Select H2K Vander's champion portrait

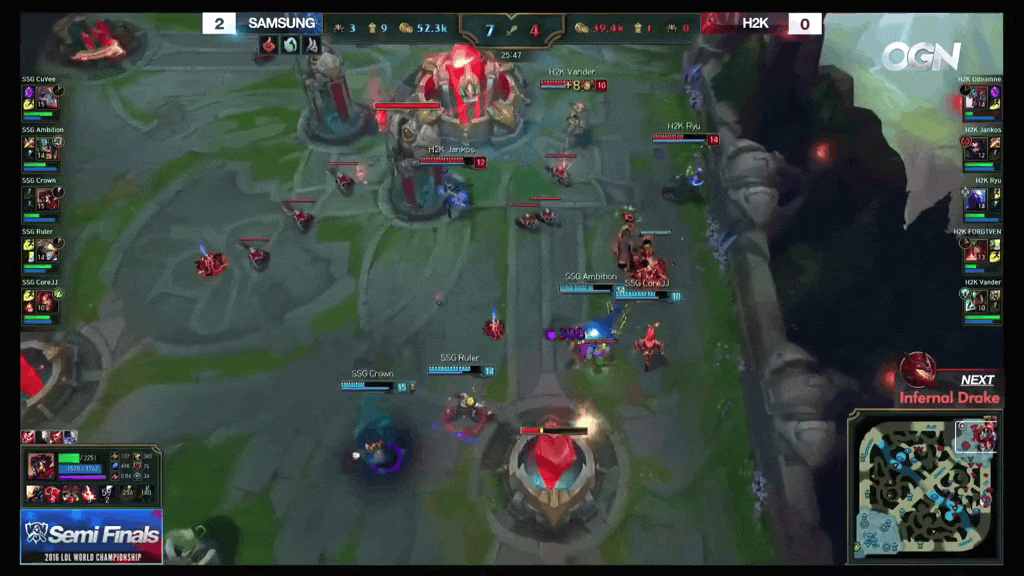click(977, 301)
